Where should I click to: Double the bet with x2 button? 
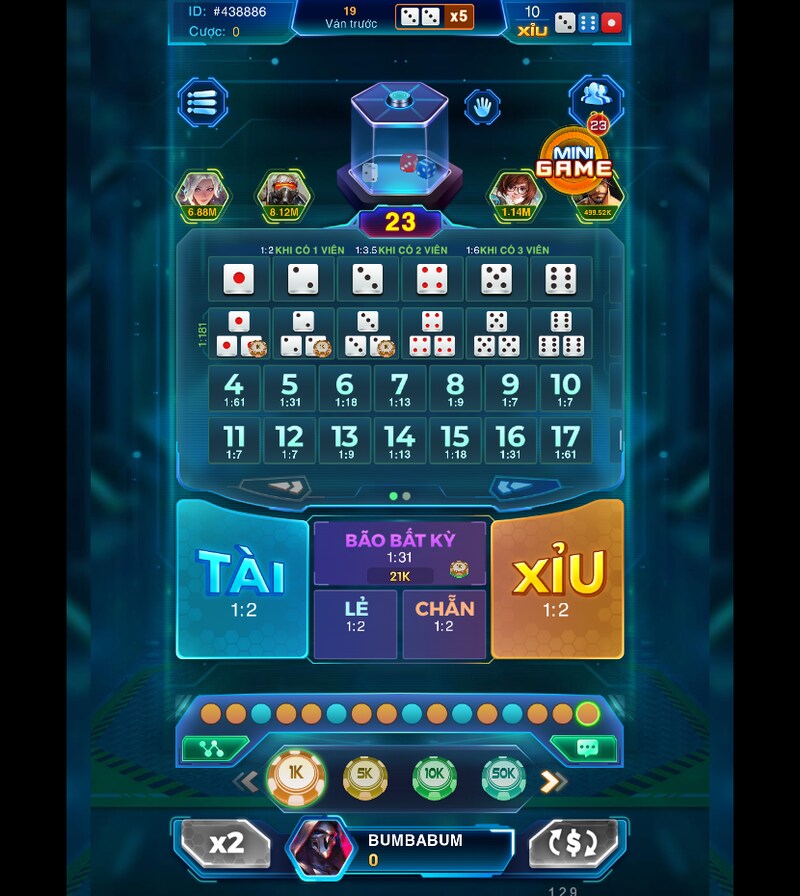tap(227, 843)
